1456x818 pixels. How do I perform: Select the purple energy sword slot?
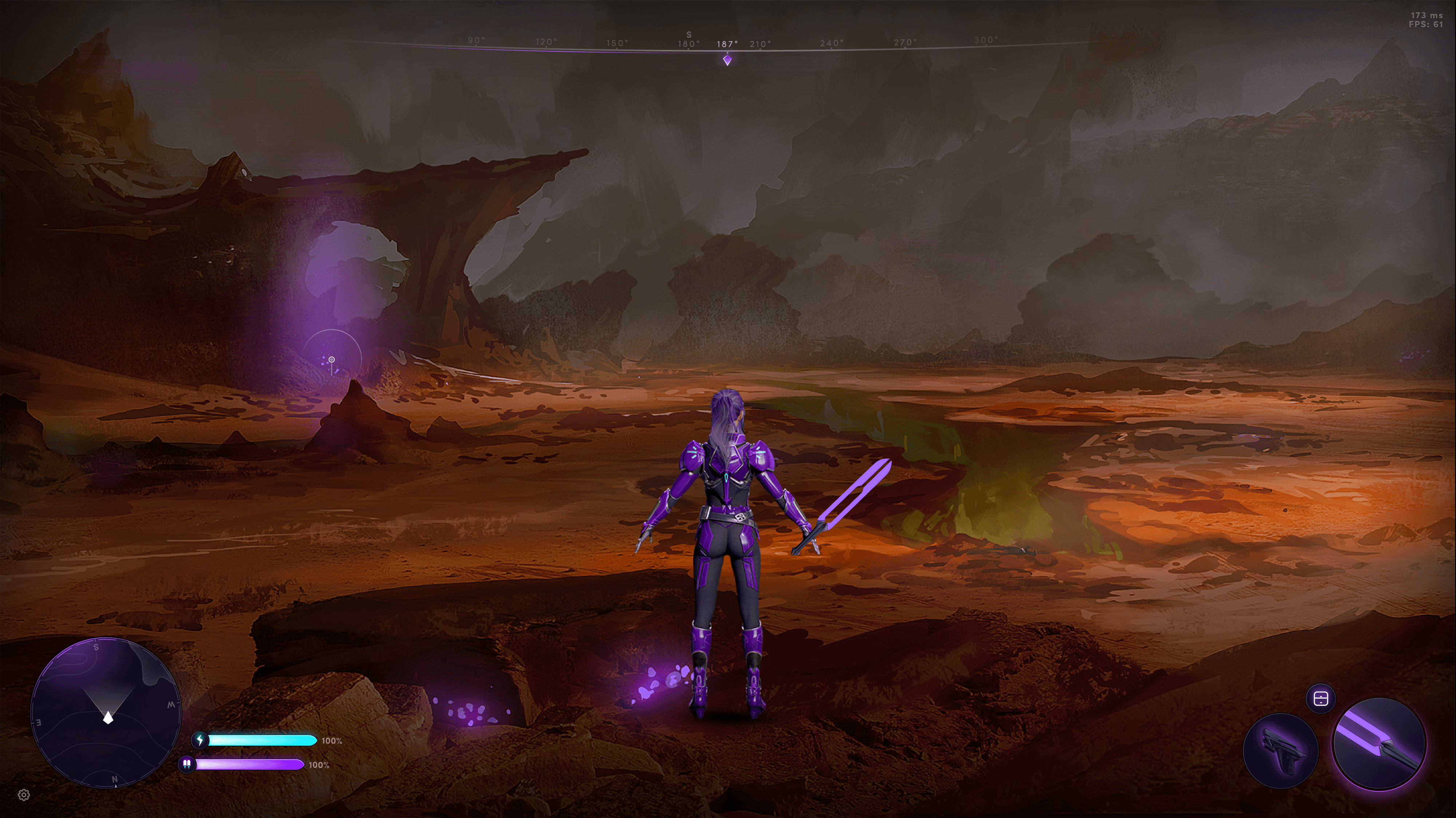pyautogui.click(x=1379, y=743)
